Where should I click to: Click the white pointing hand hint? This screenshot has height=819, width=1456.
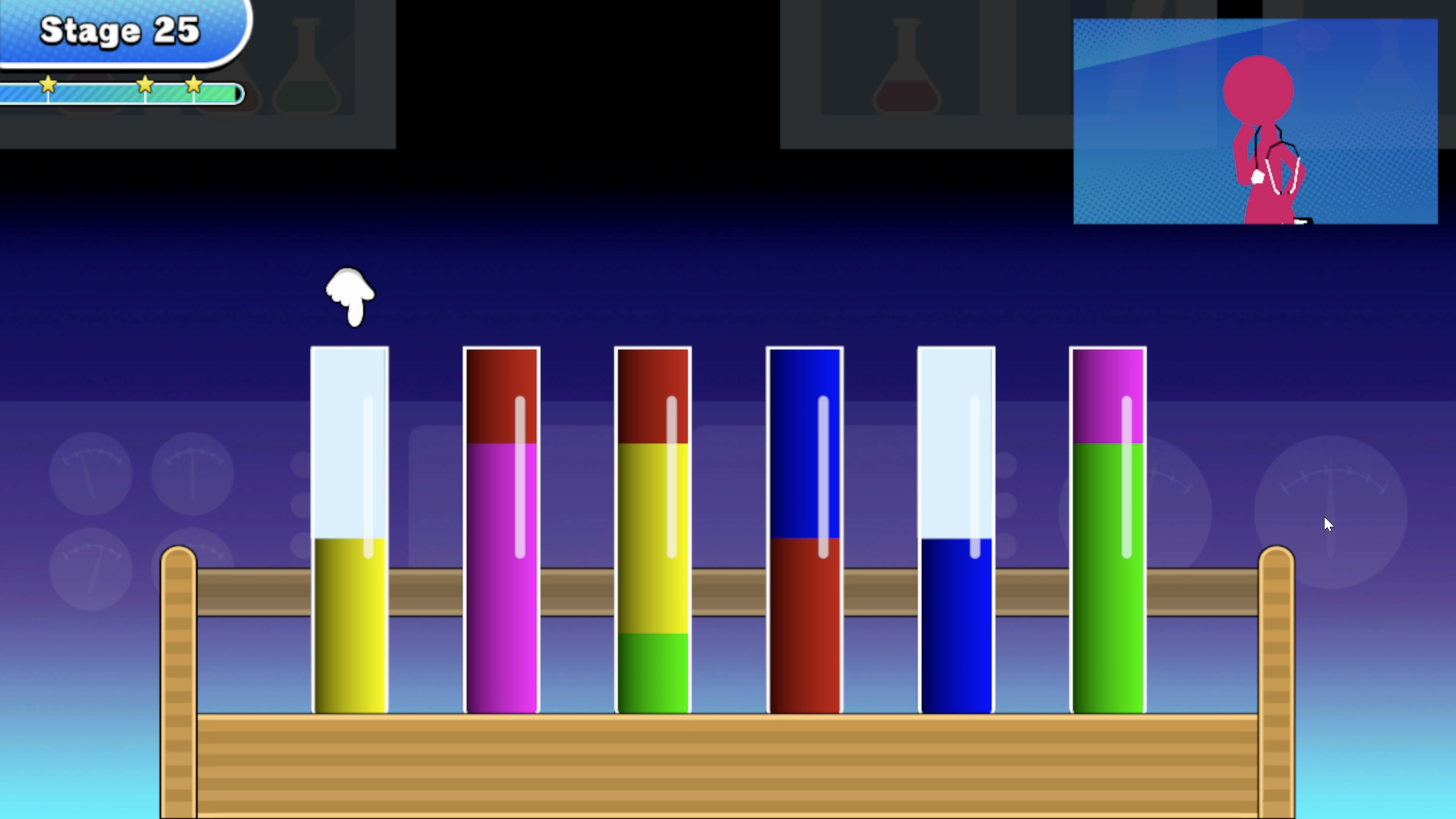348,295
